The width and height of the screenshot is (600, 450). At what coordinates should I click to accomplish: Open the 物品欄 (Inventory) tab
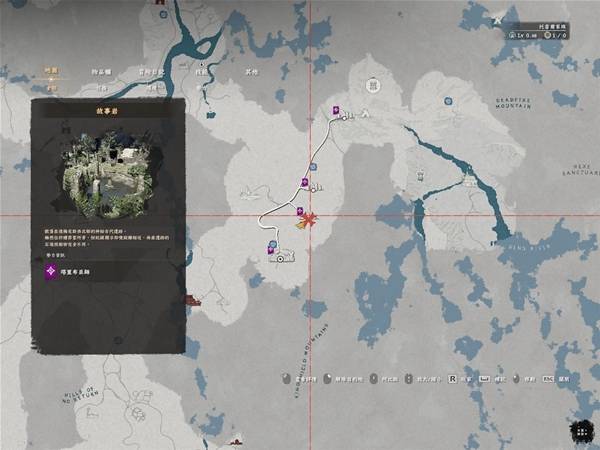pos(102,72)
